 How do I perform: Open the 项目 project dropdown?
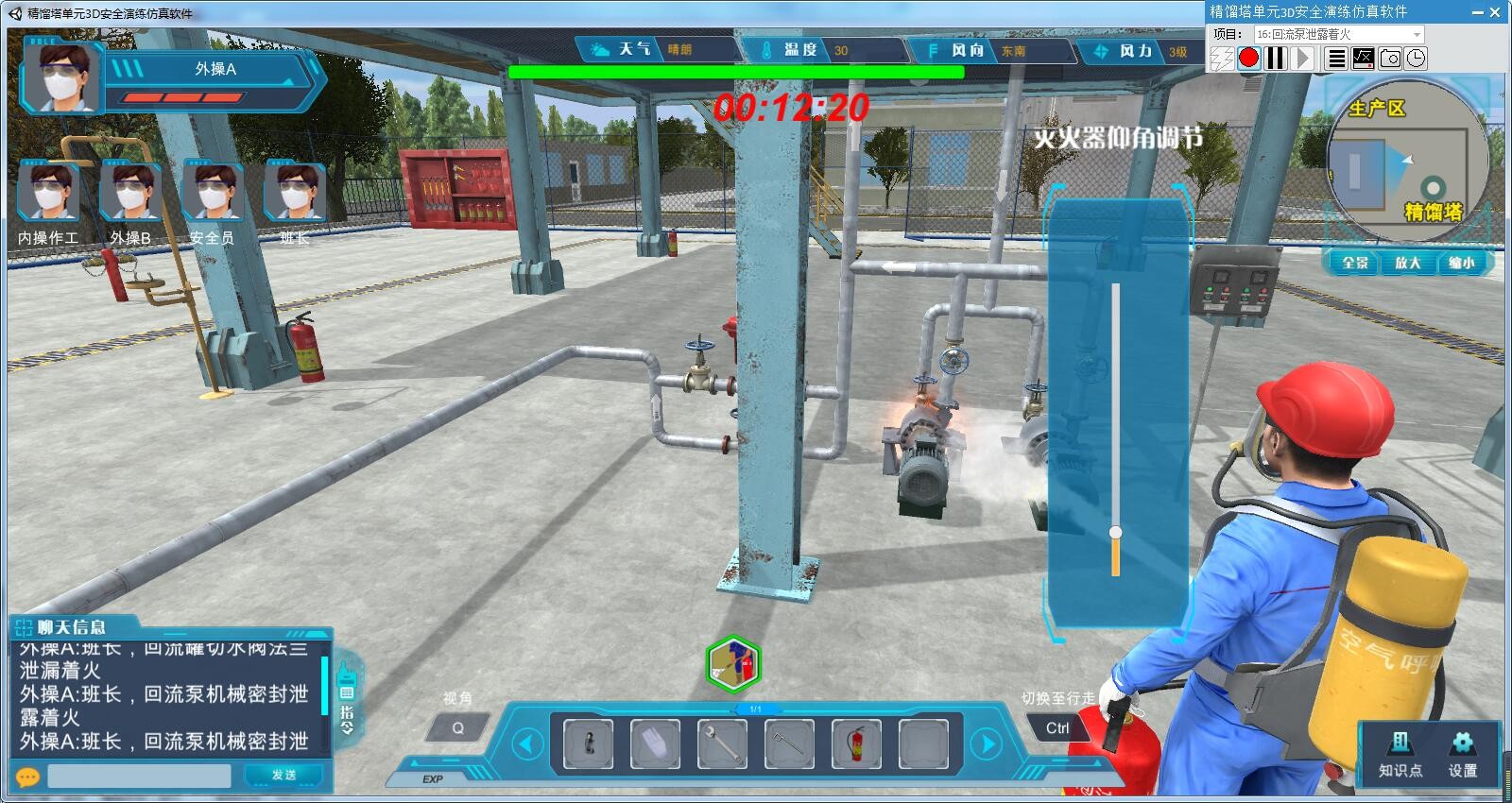(x=1339, y=34)
